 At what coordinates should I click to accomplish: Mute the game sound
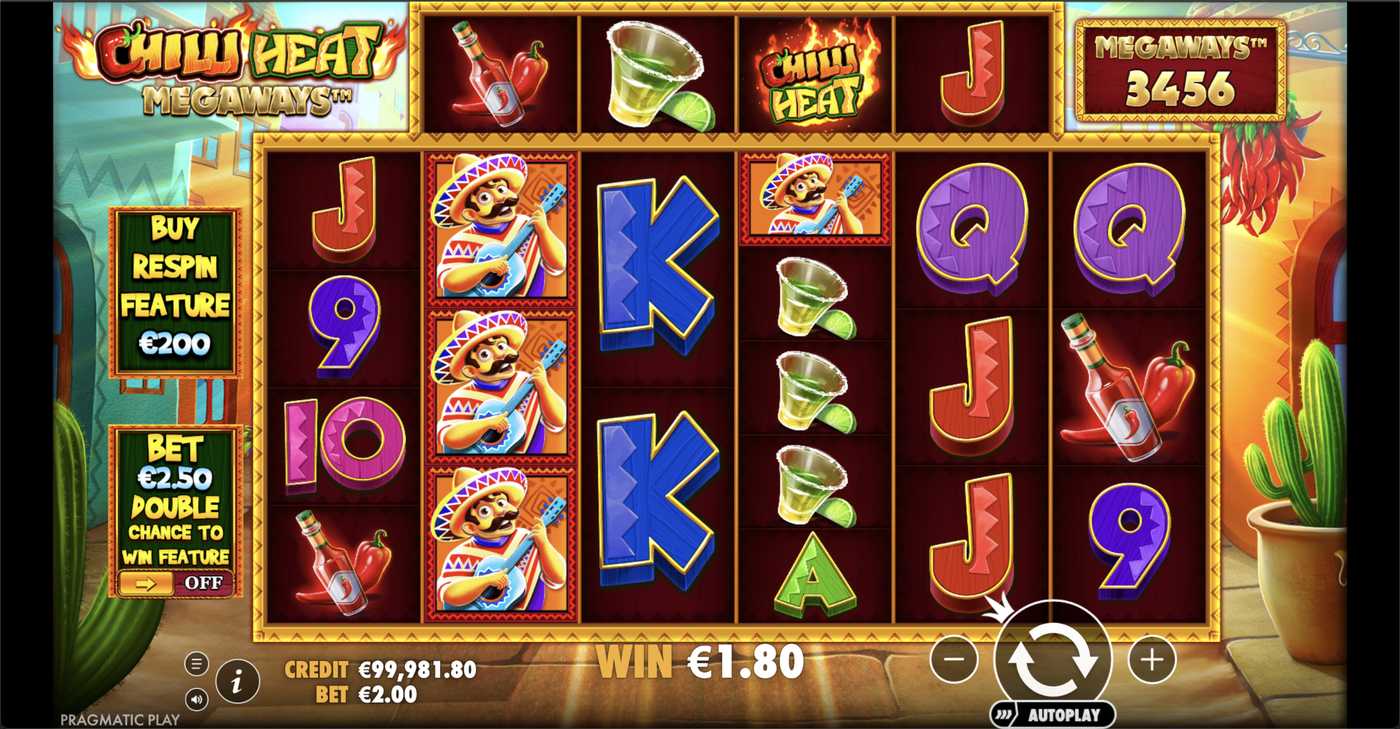tap(196, 699)
